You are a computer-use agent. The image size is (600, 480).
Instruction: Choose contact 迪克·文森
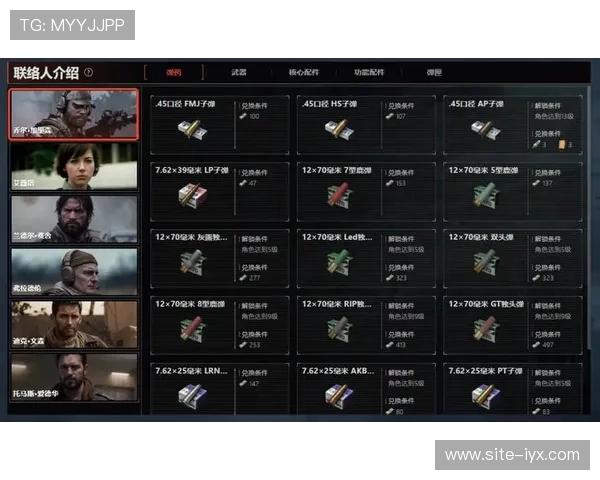coord(73,324)
